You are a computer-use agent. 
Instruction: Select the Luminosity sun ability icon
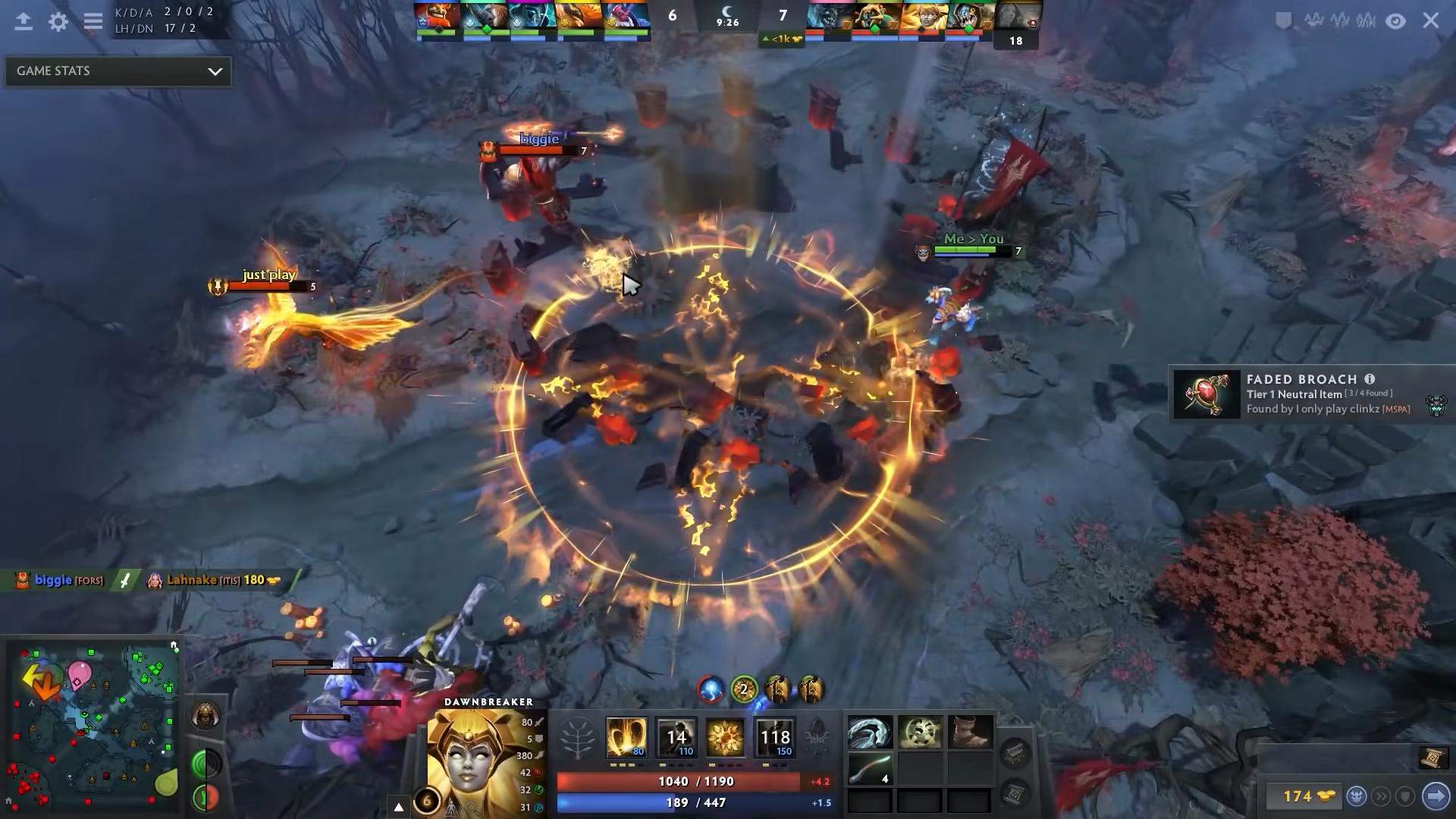(x=726, y=737)
